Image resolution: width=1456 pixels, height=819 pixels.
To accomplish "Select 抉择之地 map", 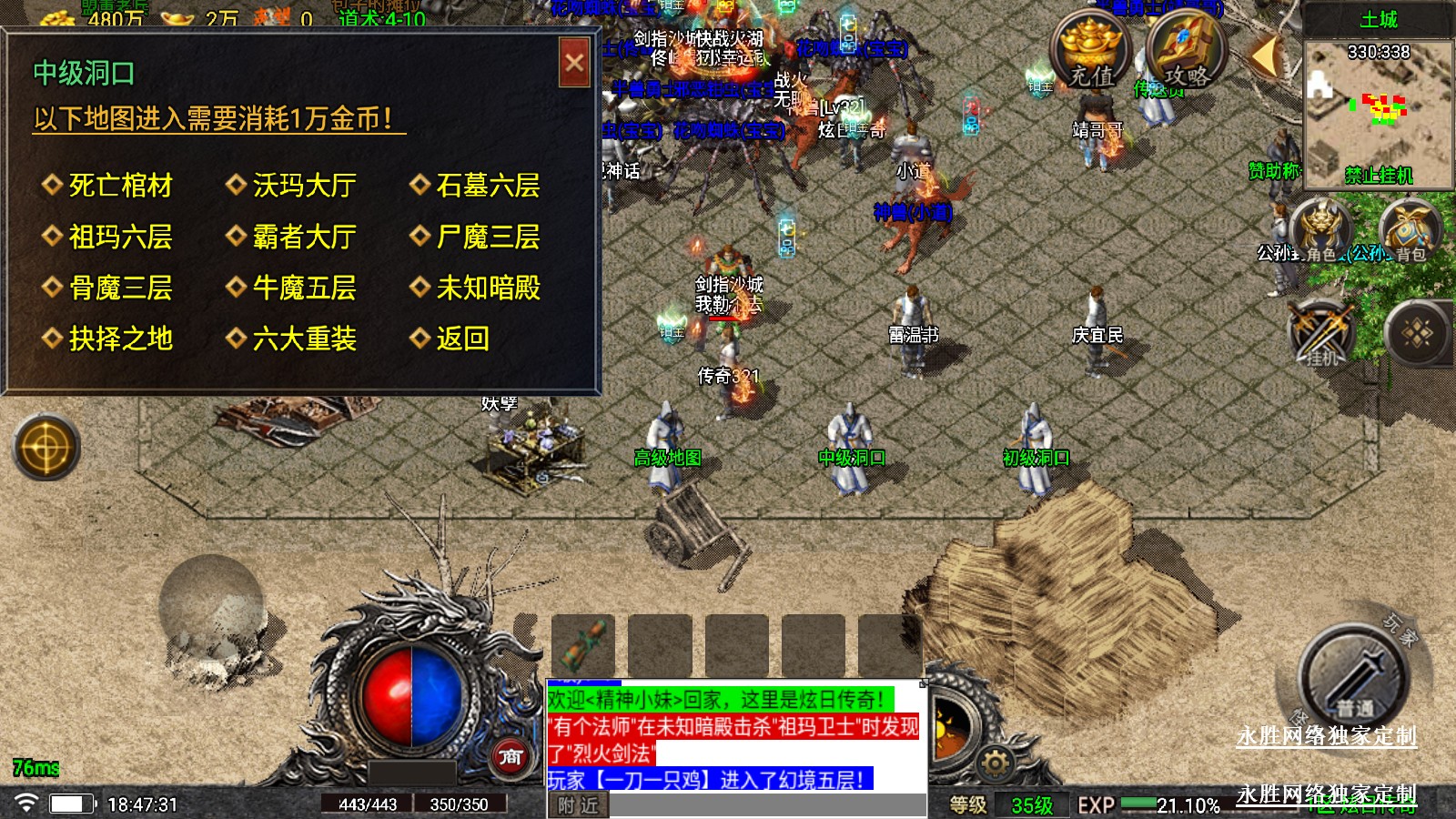I will [120, 339].
